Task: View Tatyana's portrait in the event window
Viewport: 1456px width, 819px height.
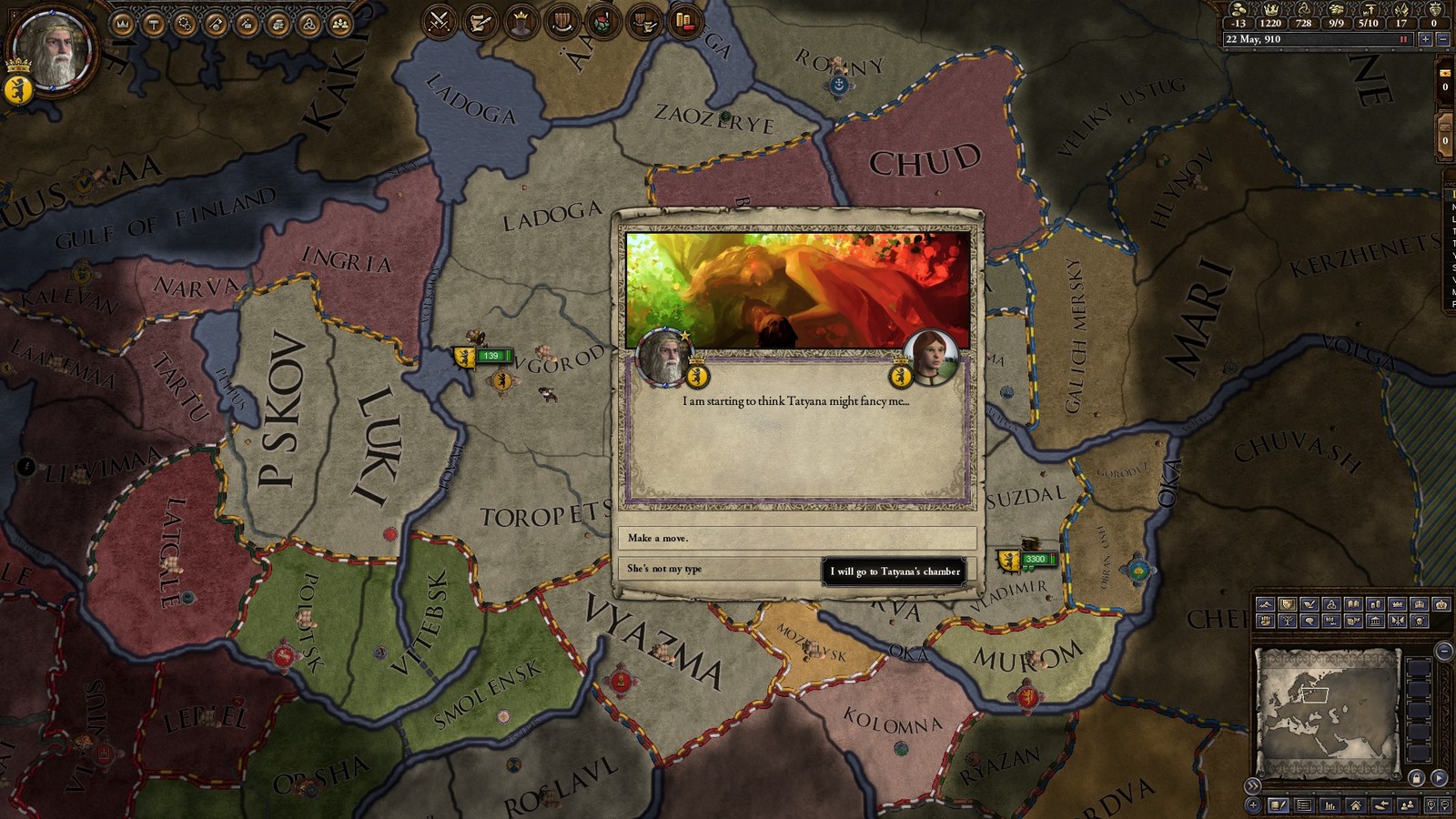Action: pyautogui.click(x=930, y=357)
